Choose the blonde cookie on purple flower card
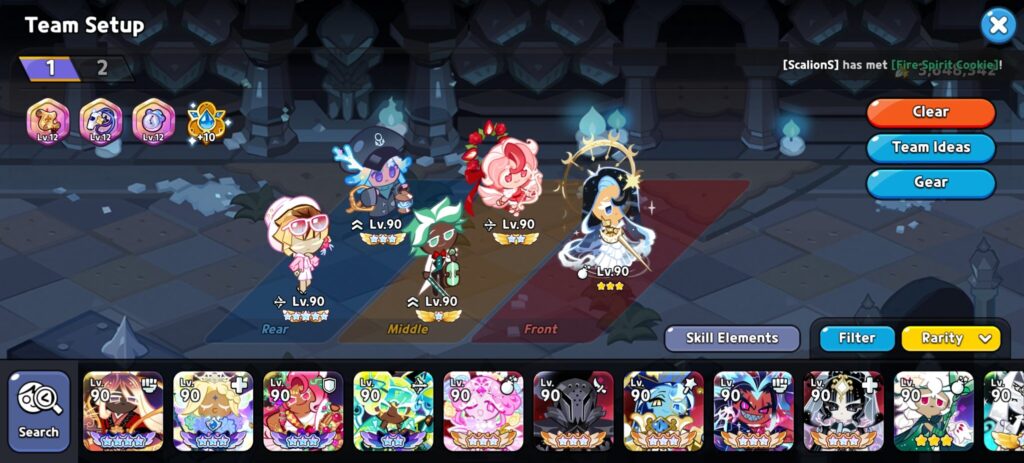Screen dimensions: 1024x463 coord(213,411)
